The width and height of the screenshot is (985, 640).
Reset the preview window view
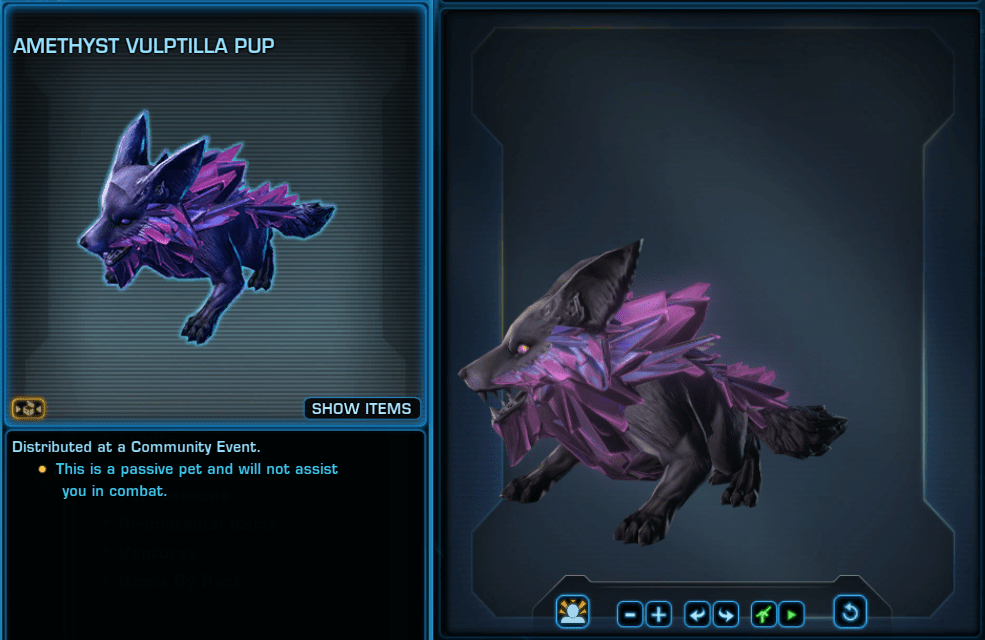850,612
